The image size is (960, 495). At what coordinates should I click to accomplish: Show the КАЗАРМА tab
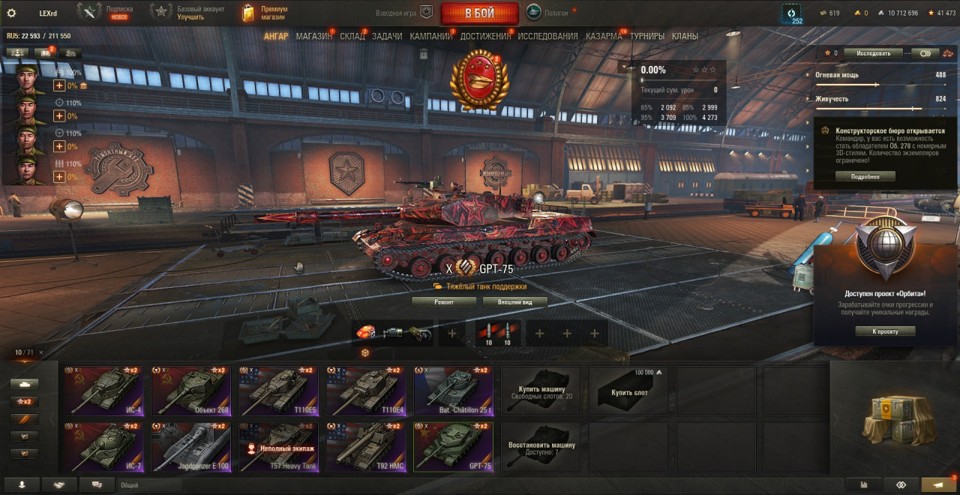coord(604,36)
